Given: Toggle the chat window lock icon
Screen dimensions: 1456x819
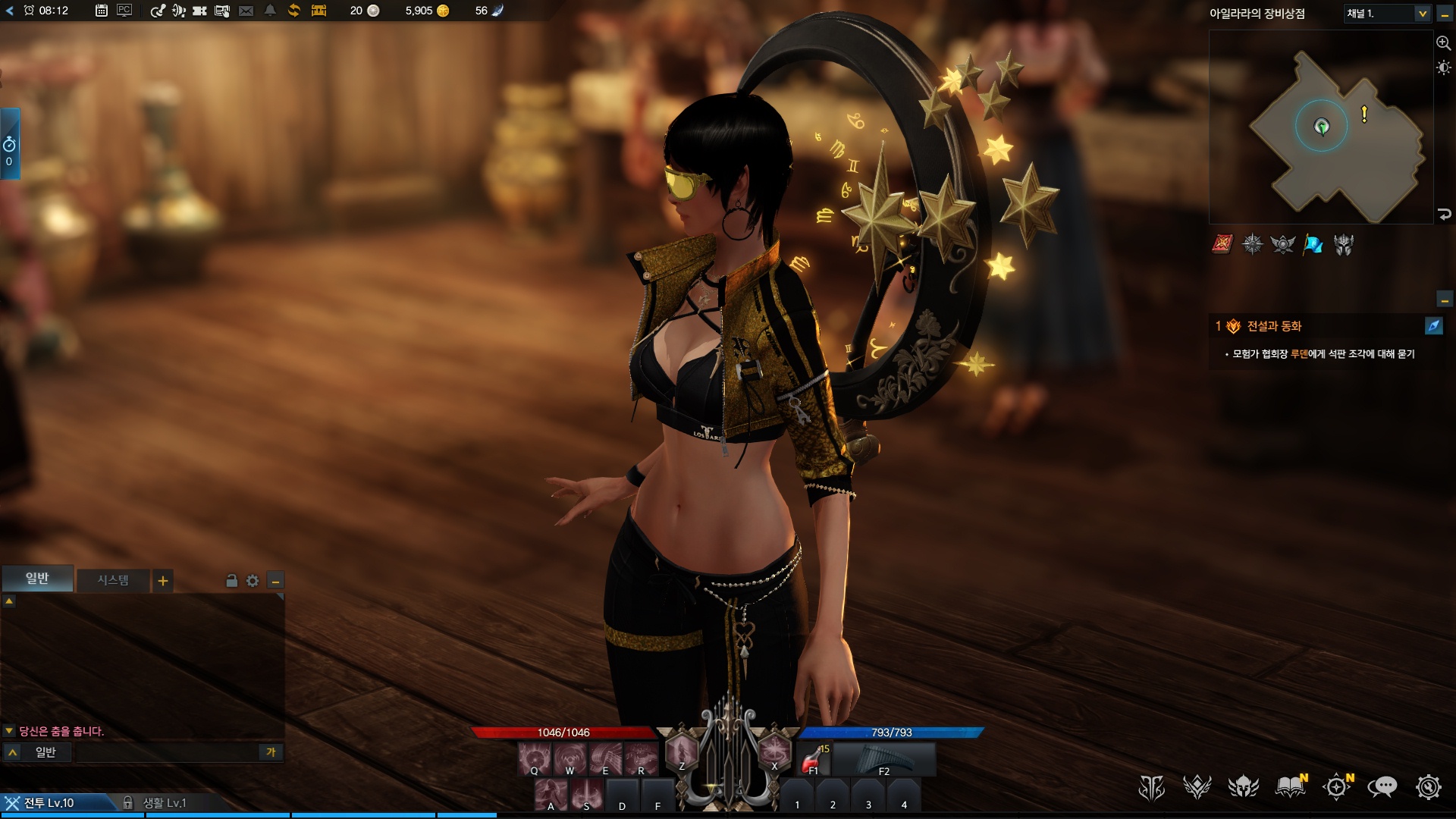Looking at the screenshot, I should pos(232,581).
